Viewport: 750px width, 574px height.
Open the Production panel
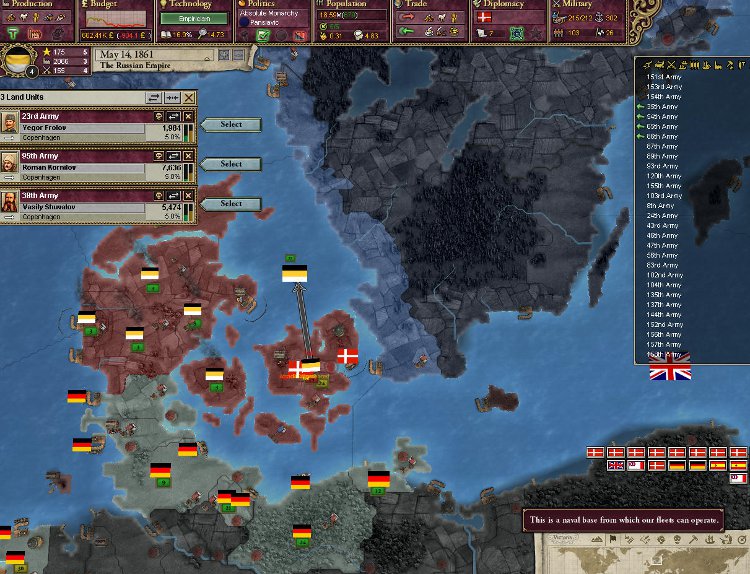point(37,5)
